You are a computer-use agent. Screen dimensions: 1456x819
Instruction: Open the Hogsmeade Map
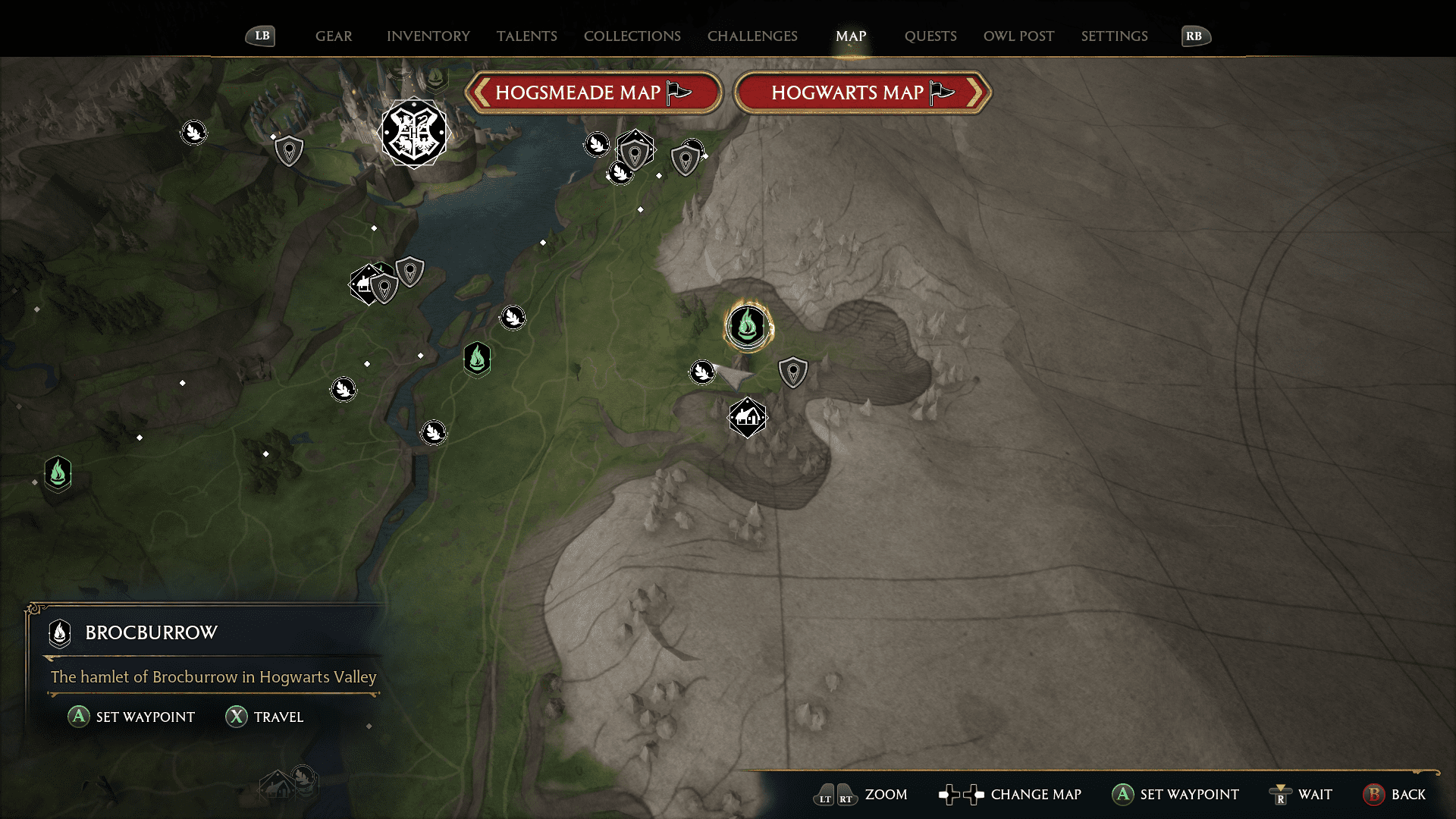[x=593, y=92]
